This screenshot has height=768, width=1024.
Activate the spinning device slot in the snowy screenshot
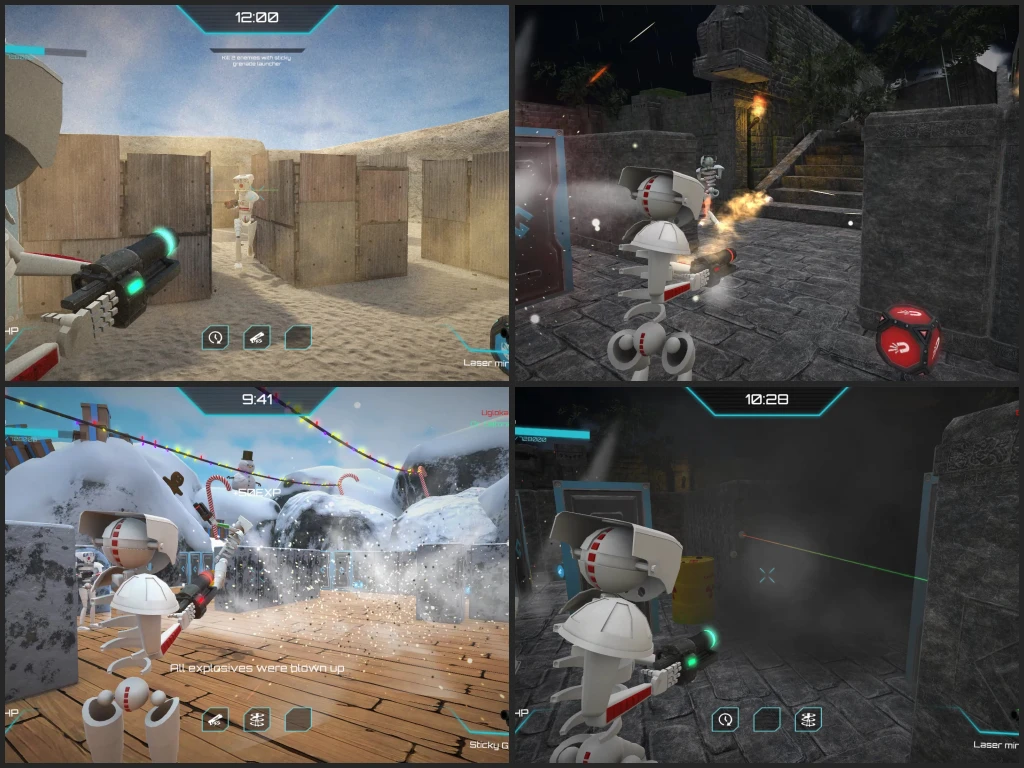(x=257, y=719)
